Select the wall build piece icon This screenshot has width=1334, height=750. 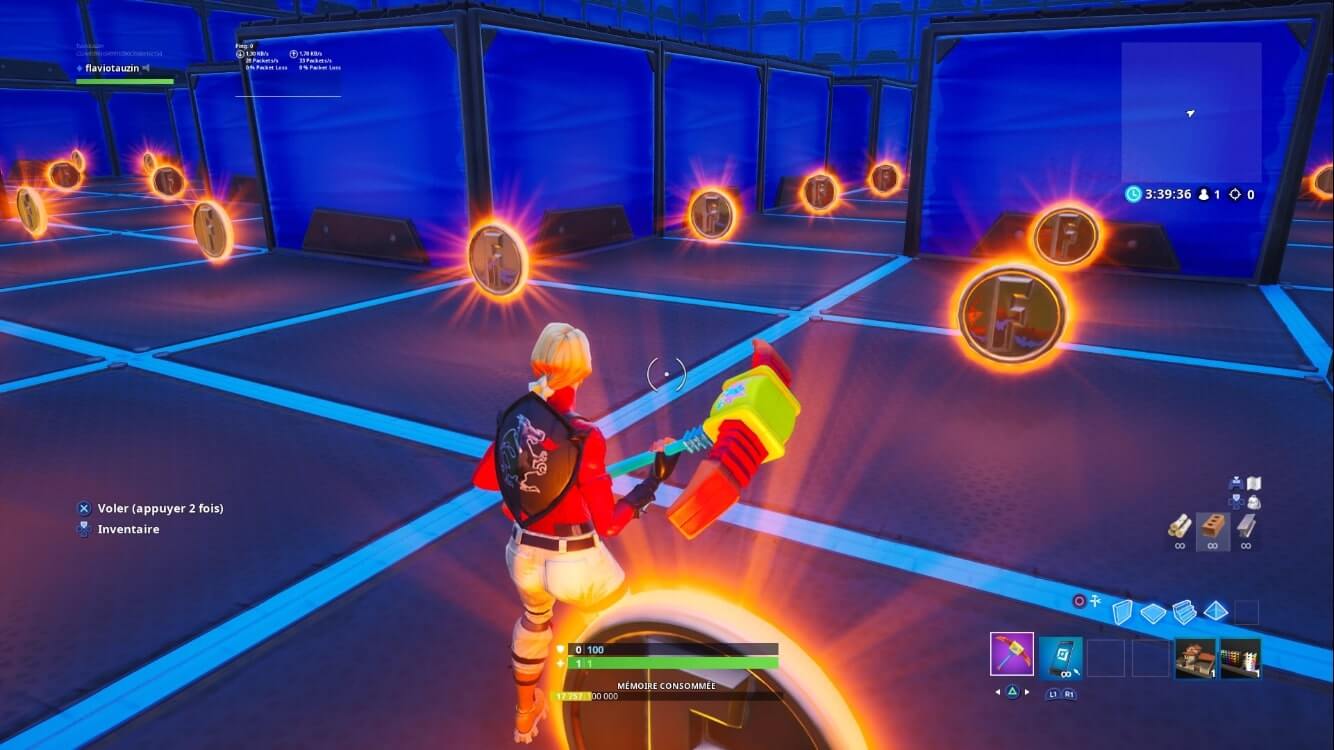coord(1124,610)
